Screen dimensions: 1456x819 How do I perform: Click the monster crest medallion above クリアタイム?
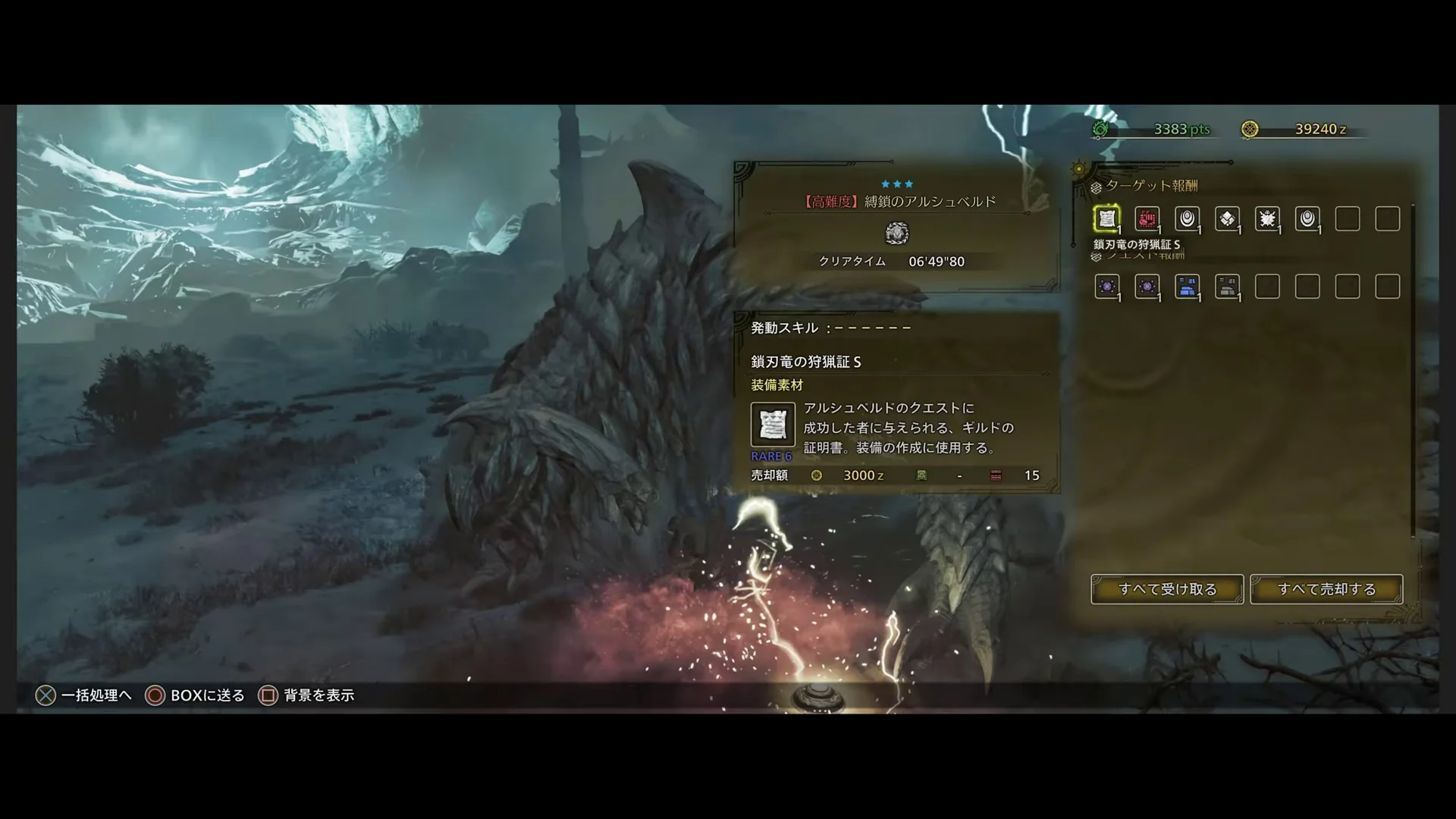[899, 234]
